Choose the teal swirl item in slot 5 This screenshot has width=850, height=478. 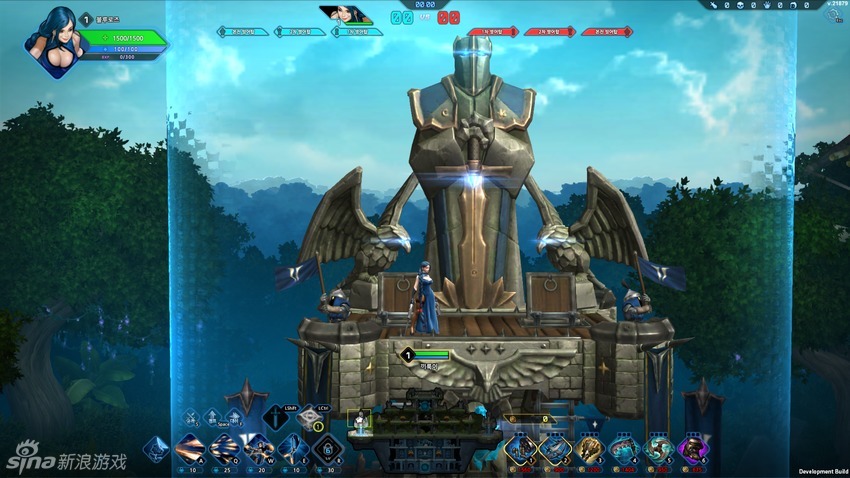(x=658, y=449)
